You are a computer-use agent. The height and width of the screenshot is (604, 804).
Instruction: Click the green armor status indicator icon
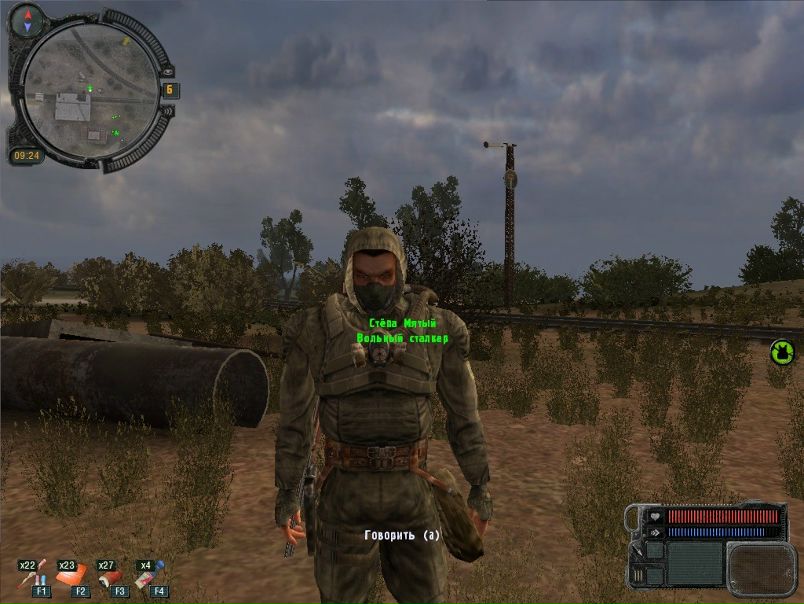[x=781, y=352]
